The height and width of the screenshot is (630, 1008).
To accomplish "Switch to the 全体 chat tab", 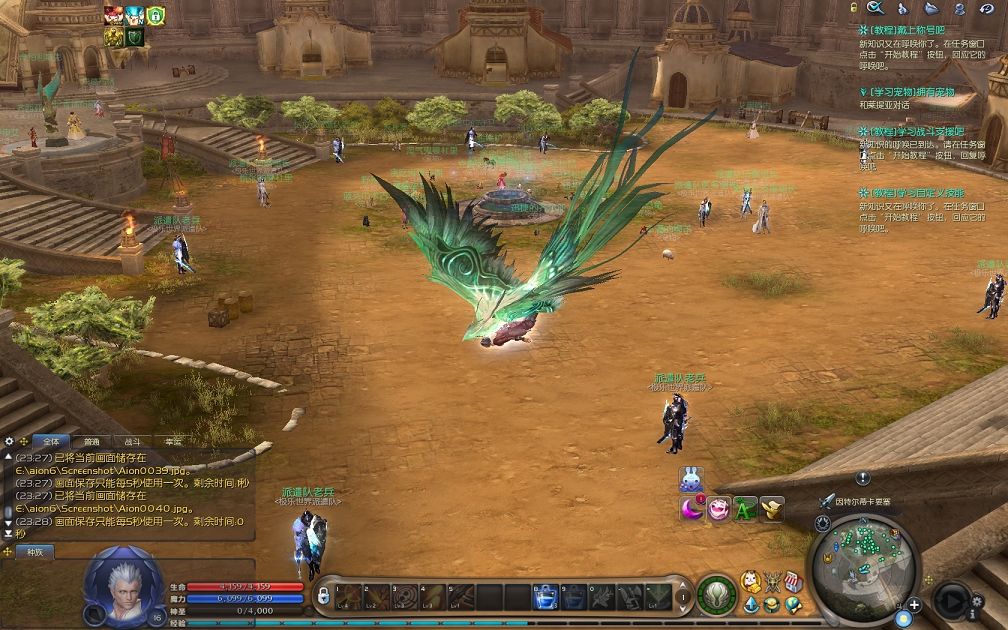I will coord(51,441).
